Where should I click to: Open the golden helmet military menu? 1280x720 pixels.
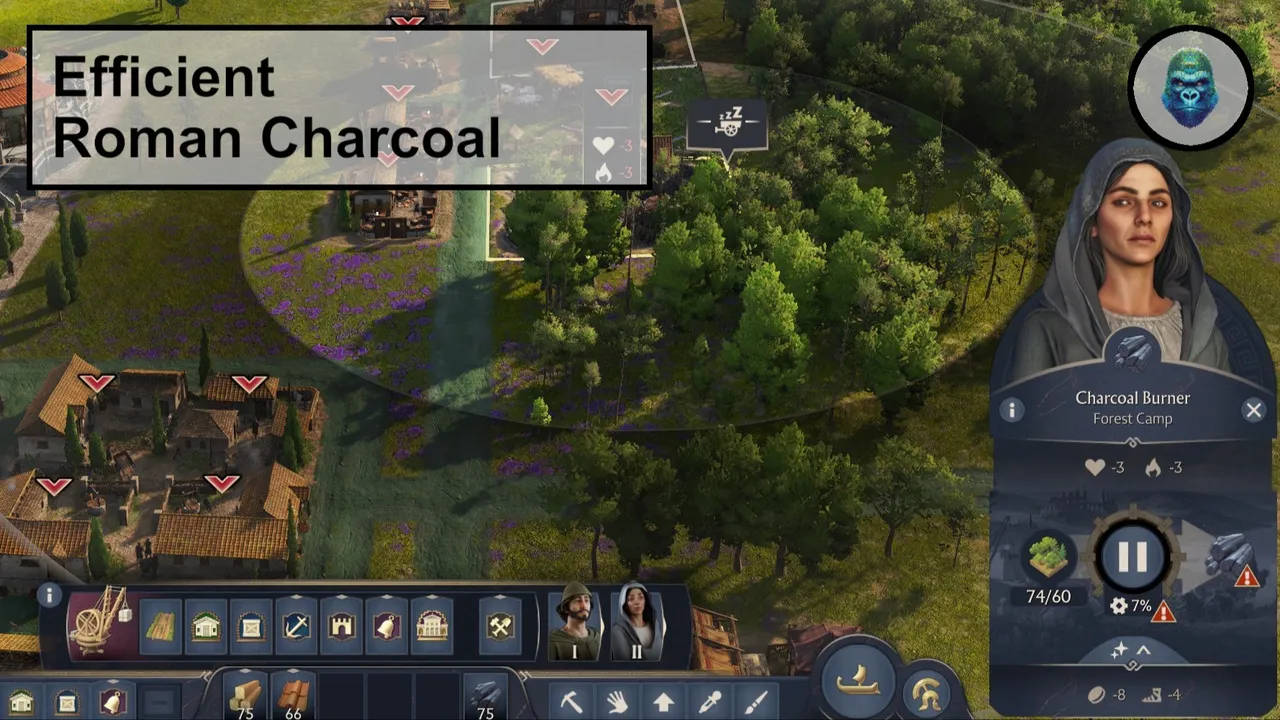tap(928, 692)
